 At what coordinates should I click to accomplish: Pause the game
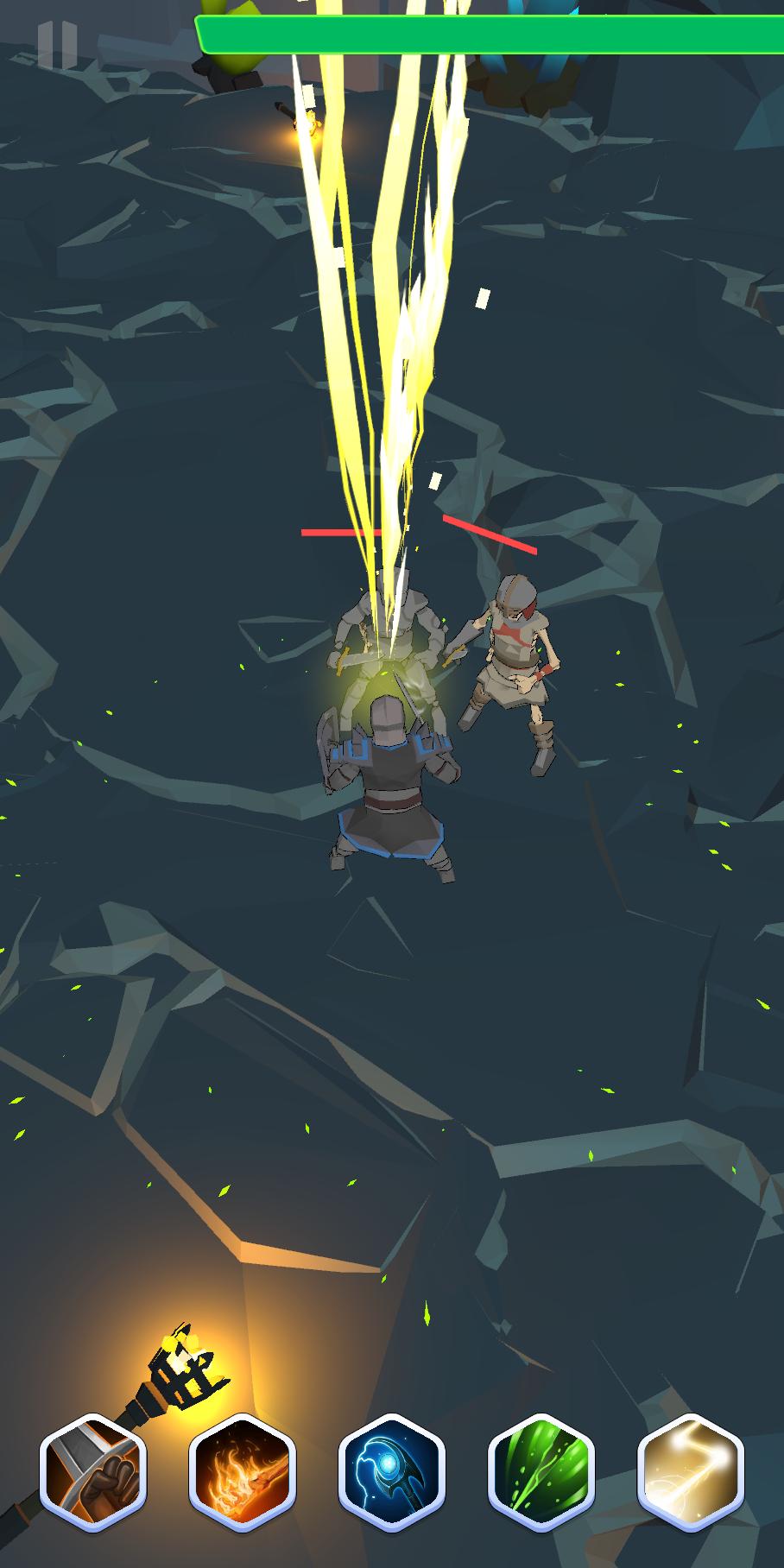pos(57,44)
